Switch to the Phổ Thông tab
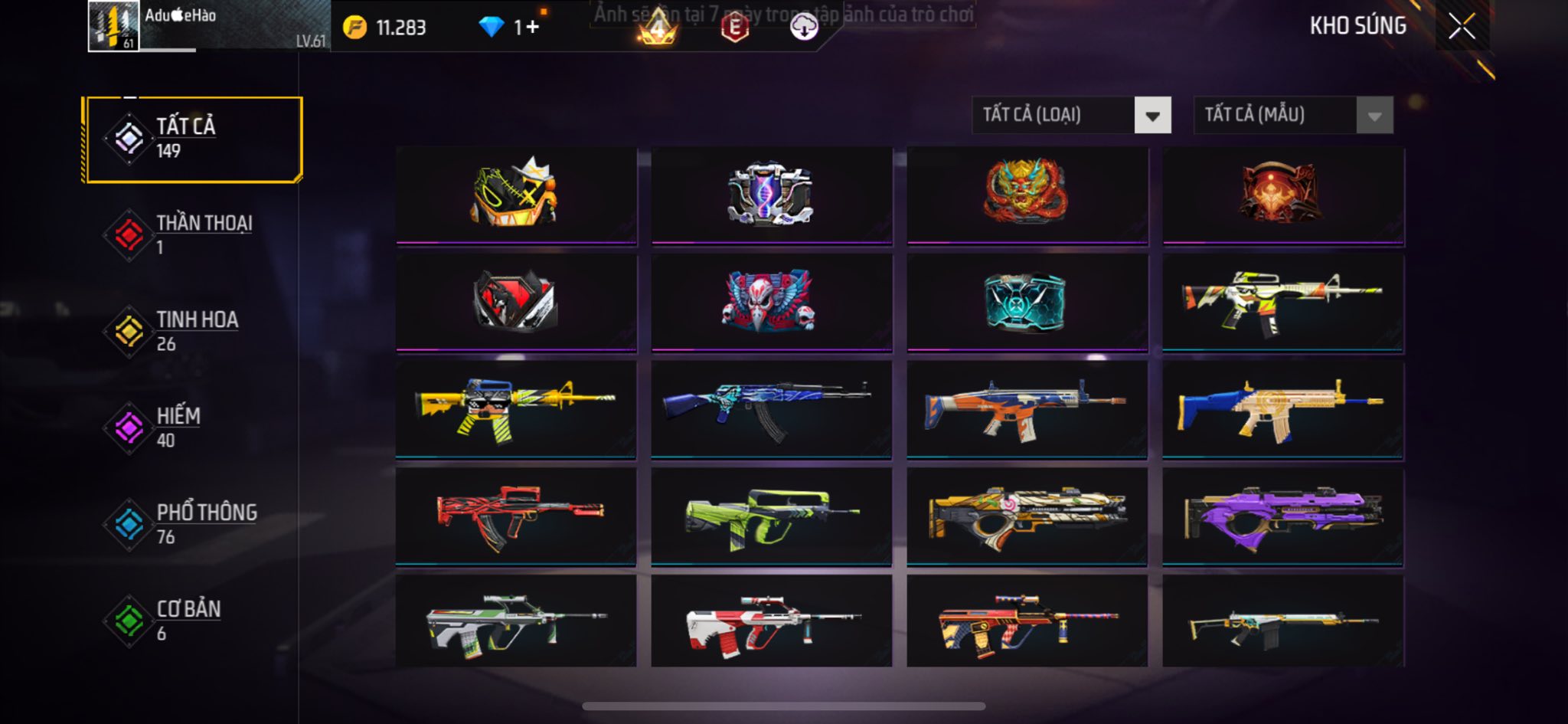 click(193, 525)
